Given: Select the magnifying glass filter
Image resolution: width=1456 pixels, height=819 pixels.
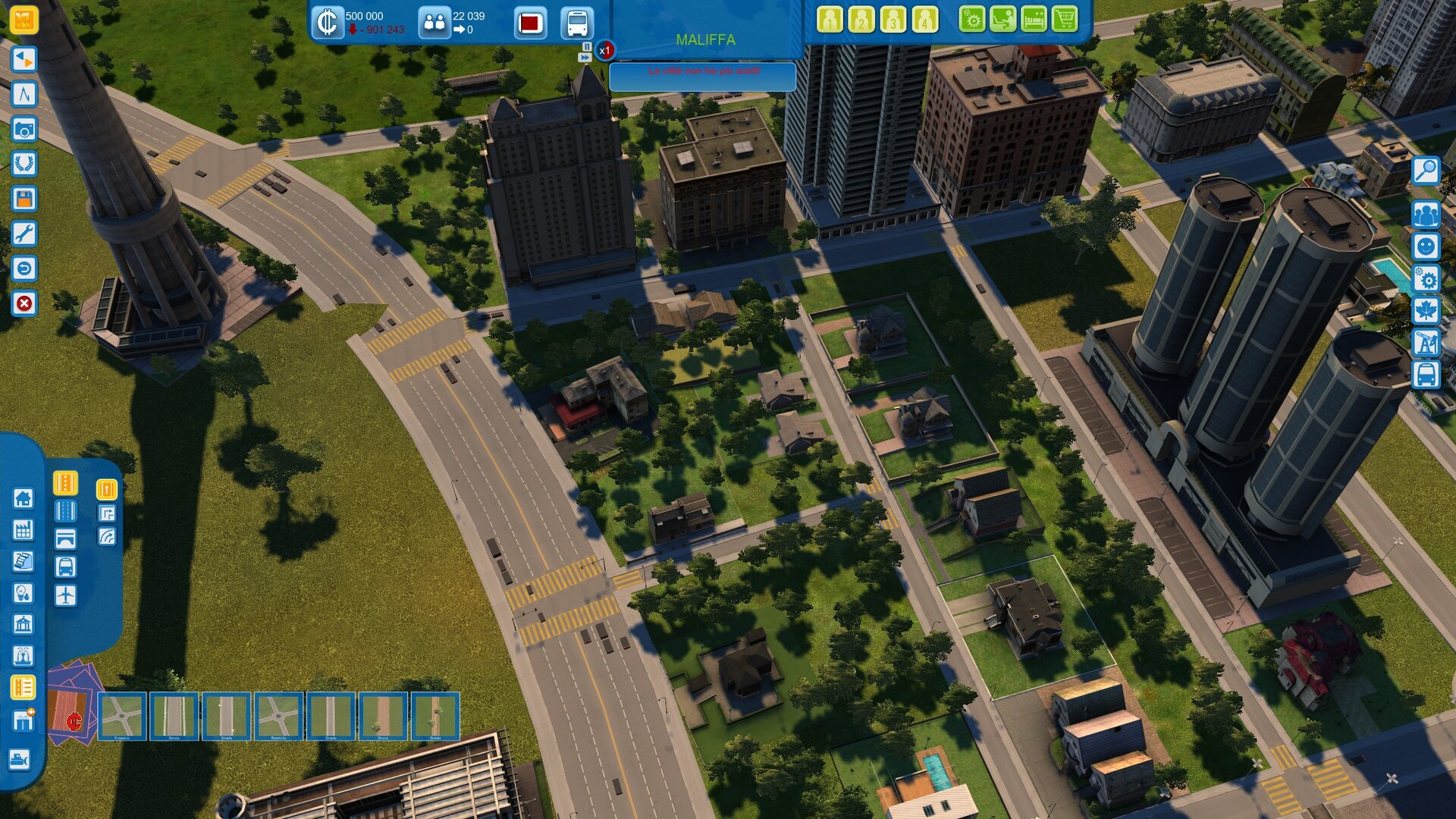Looking at the screenshot, I should tap(1426, 171).
